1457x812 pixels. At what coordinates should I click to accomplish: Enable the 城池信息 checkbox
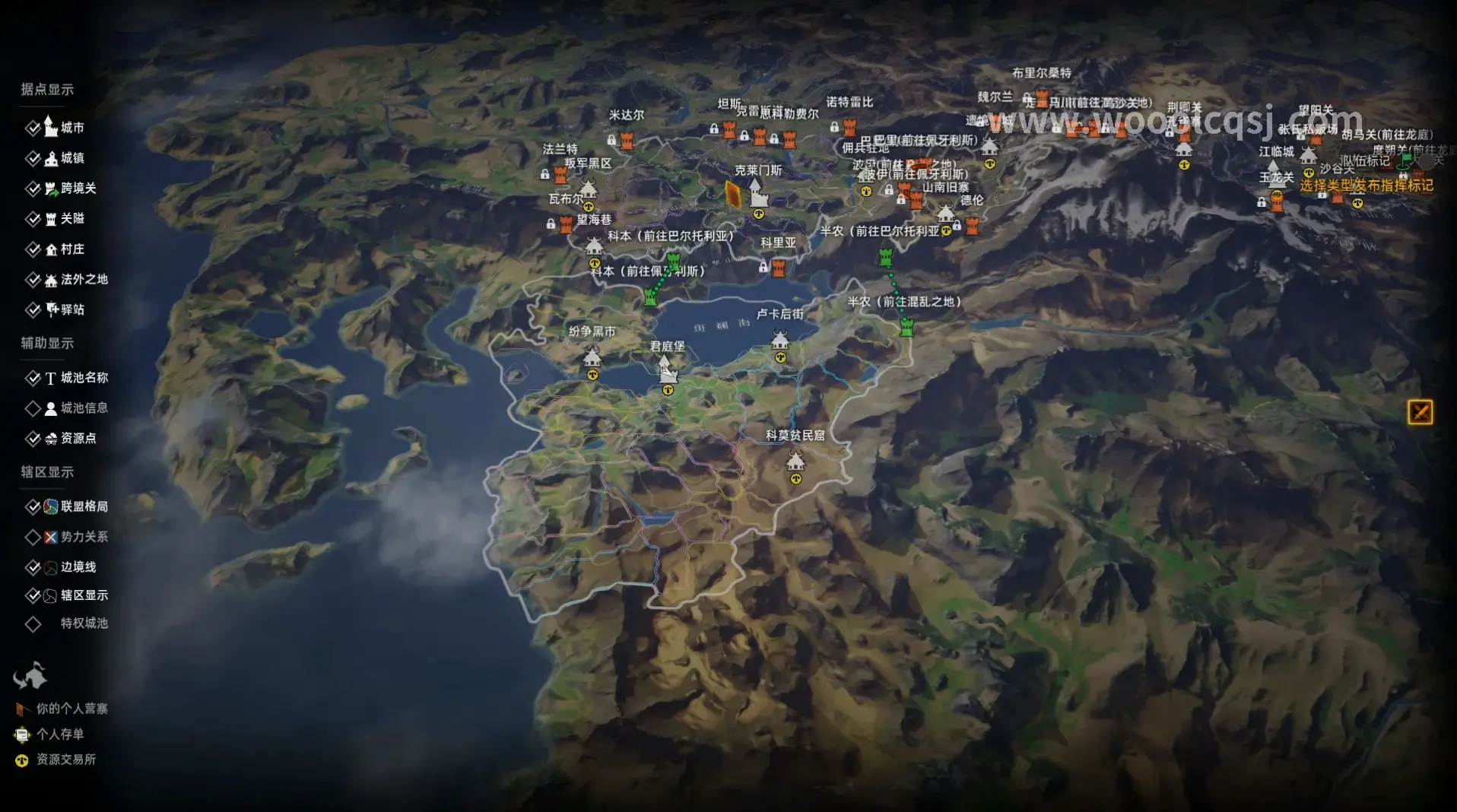point(33,408)
